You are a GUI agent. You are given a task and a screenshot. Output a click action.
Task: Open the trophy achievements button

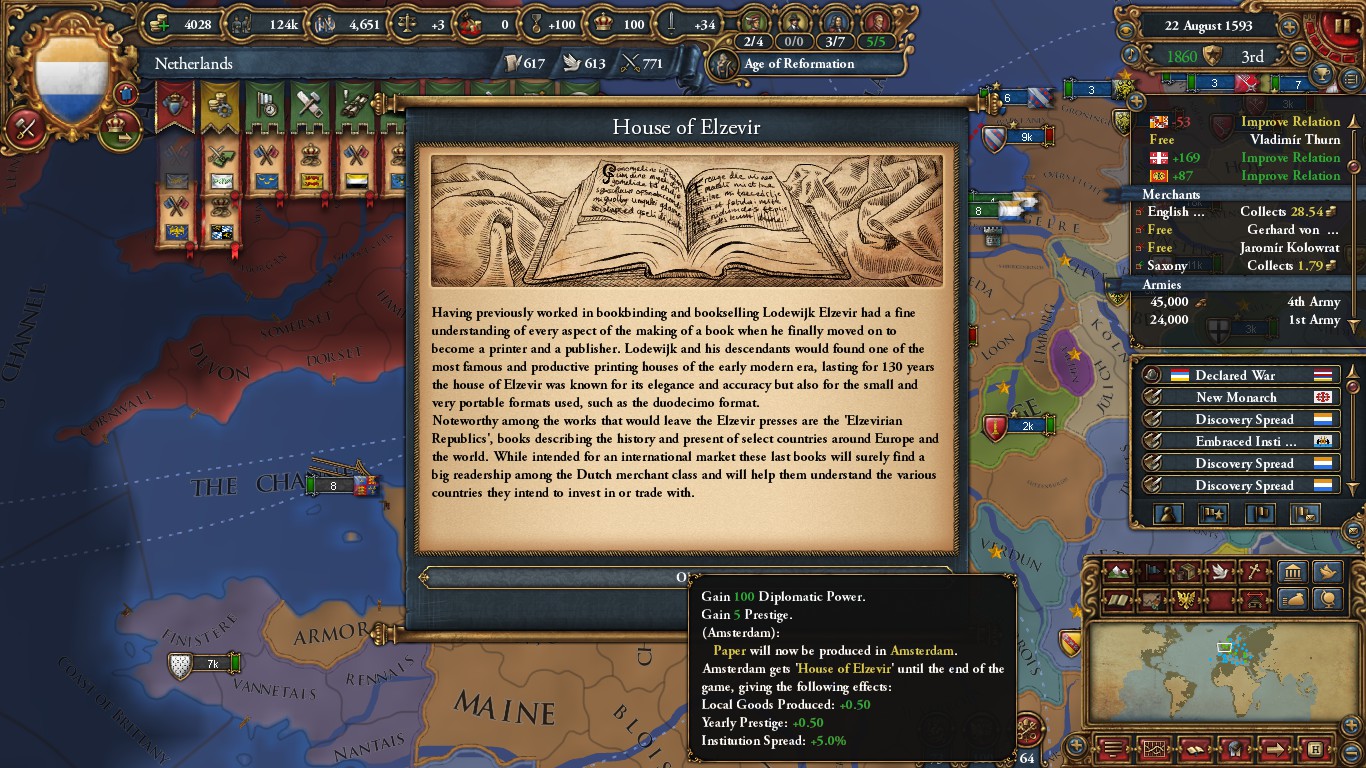click(x=1322, y=75)
